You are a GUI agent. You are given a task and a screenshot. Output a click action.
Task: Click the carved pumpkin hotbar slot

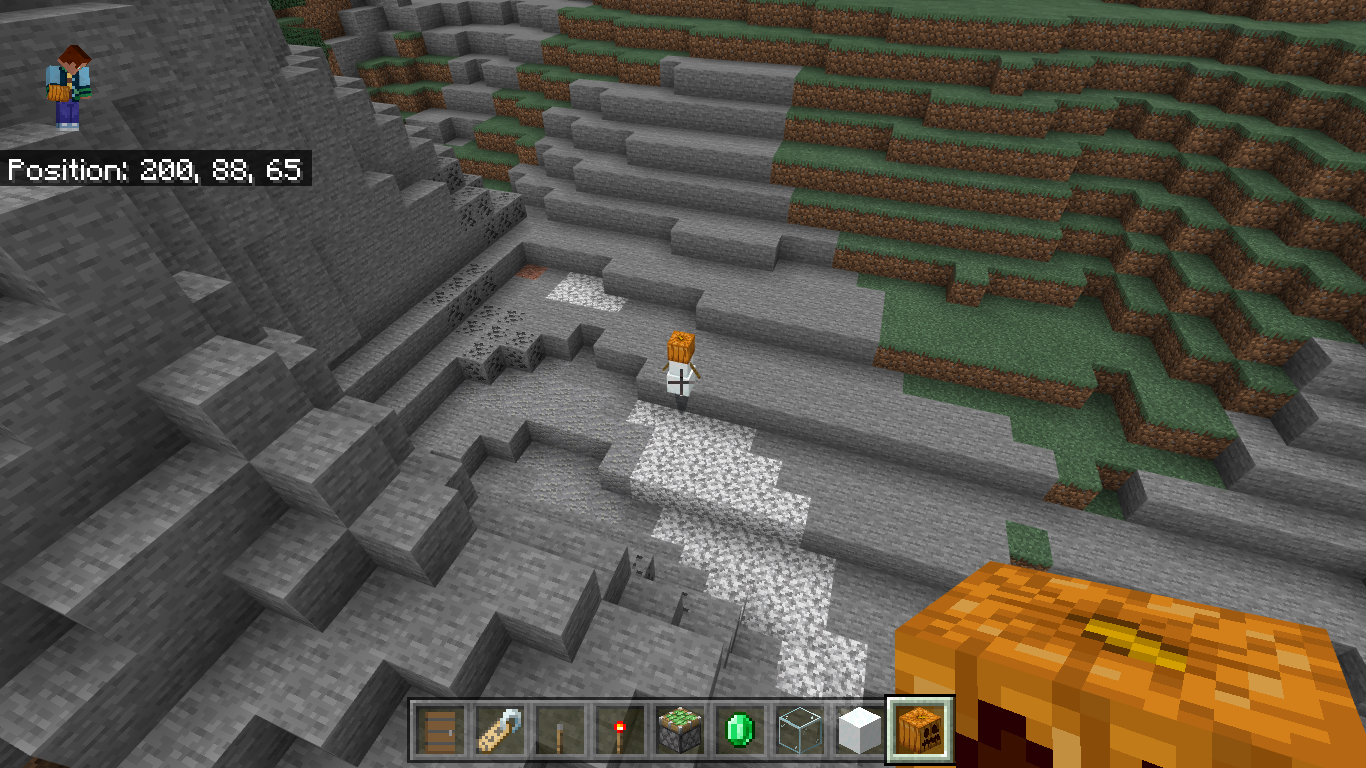click(920, 731)
